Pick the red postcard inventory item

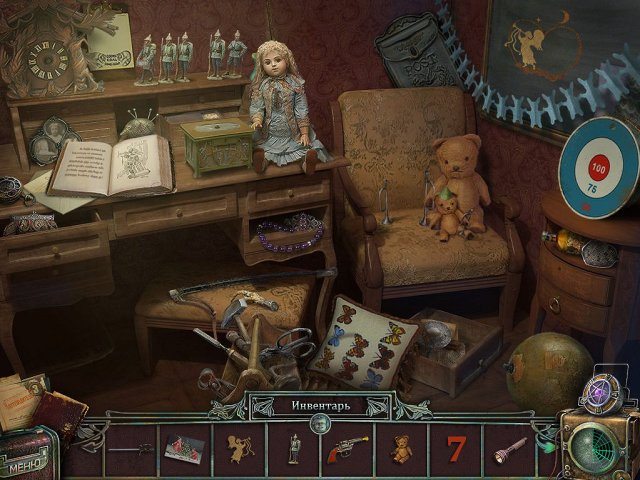pos(185,449)
